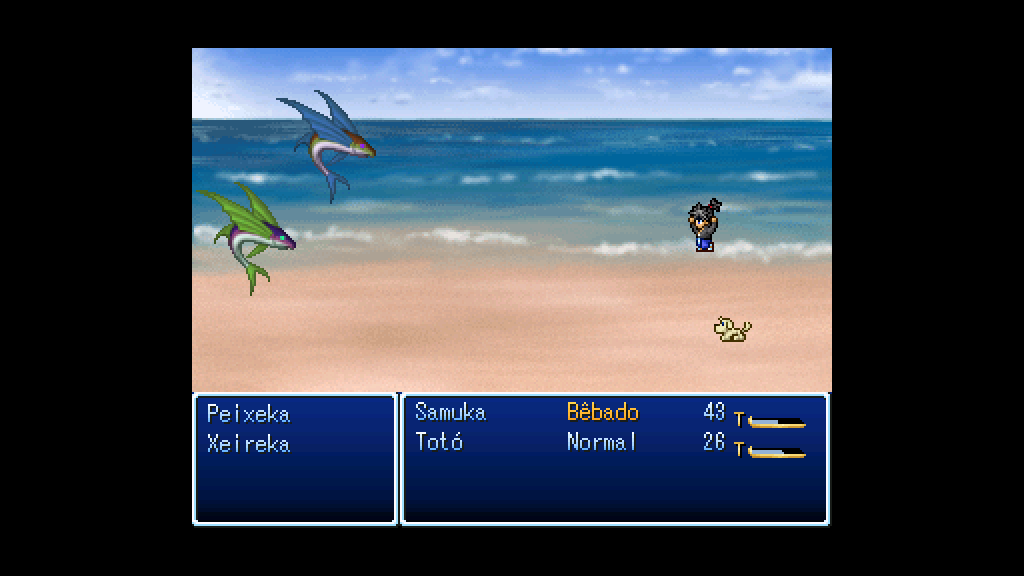Choose Xeireka from the enemy list
Image resolution: width=1024 pixels, height=576 pixels.
[248, 444]
